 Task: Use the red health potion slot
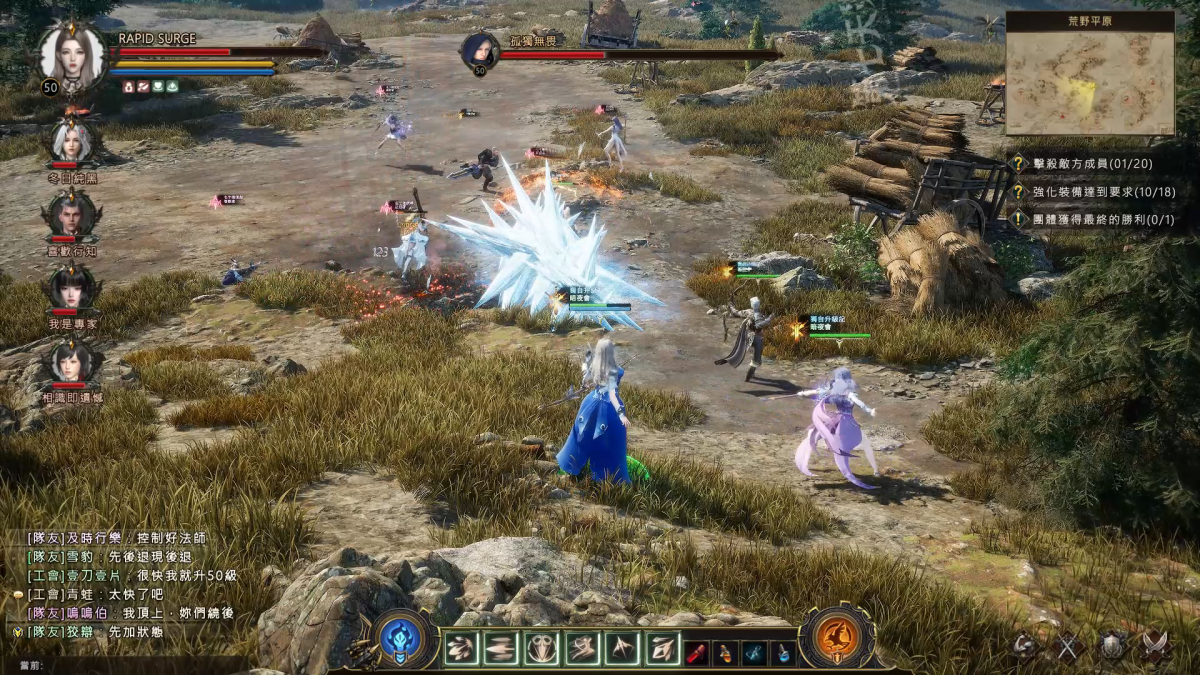[697, 651]
